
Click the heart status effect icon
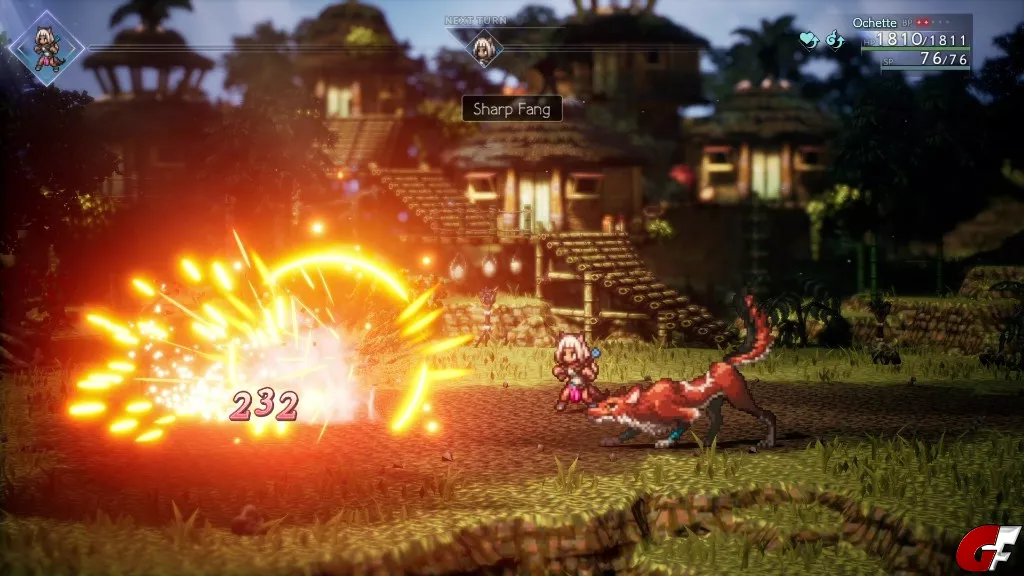tap(808, 40)
